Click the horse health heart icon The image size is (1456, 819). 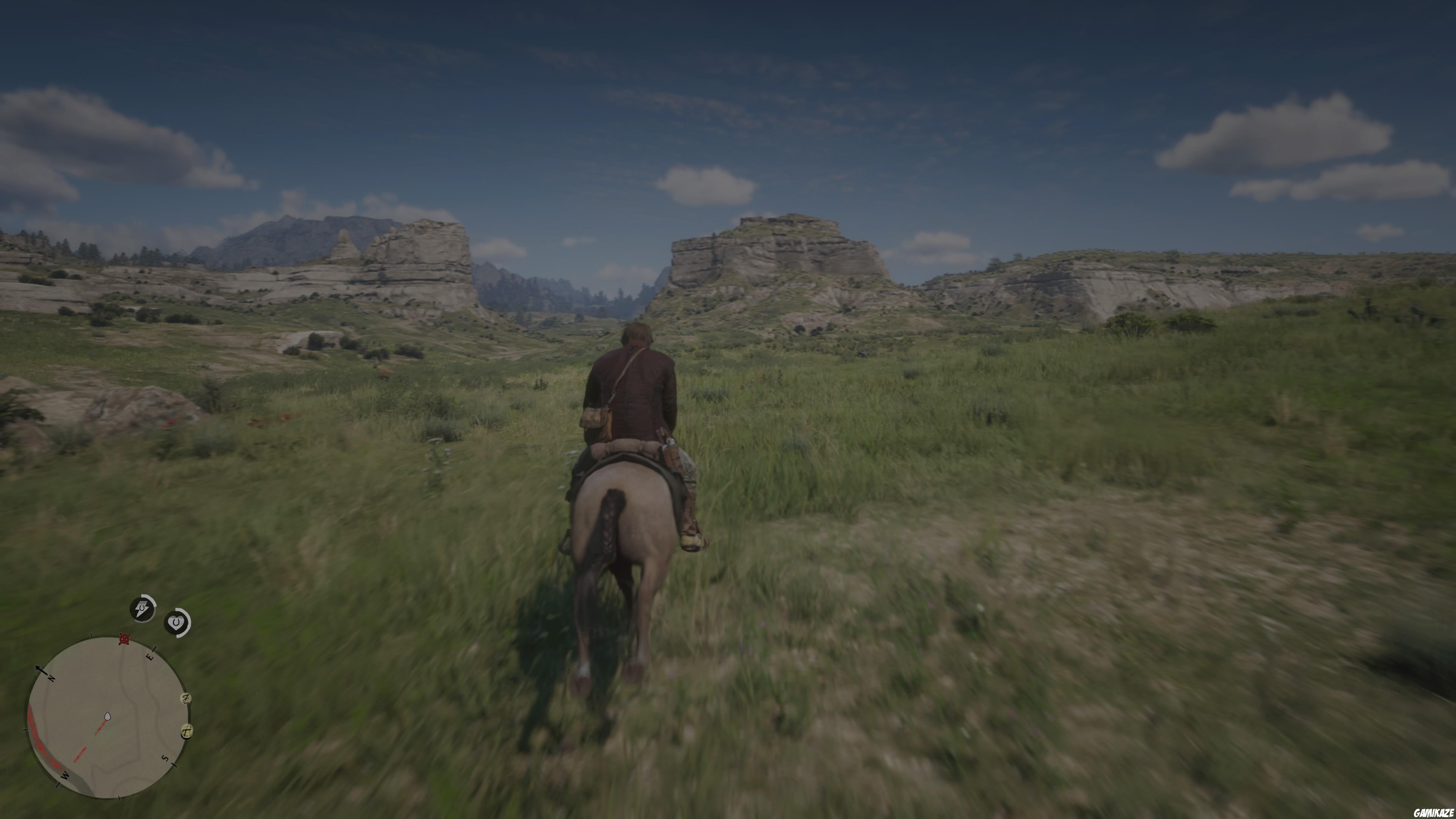(x=177, y=622)
